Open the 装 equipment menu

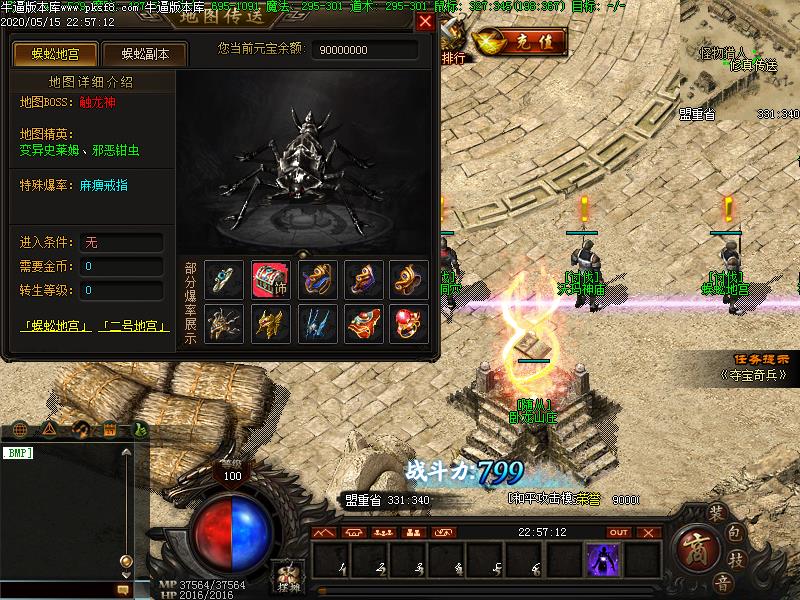pyautogui.click(x=717, y=512)
